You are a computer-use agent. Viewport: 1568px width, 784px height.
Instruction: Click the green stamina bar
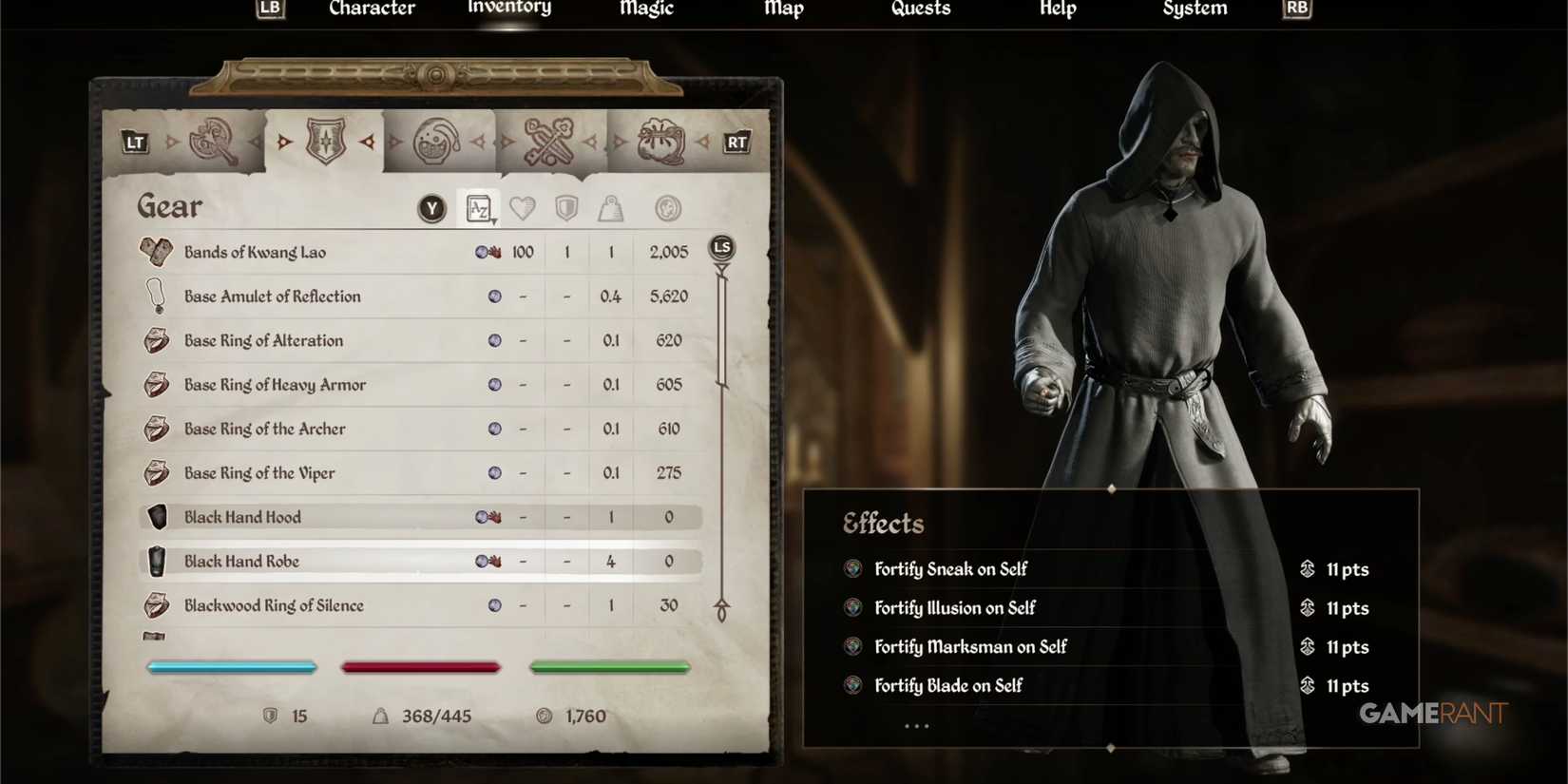609,667
